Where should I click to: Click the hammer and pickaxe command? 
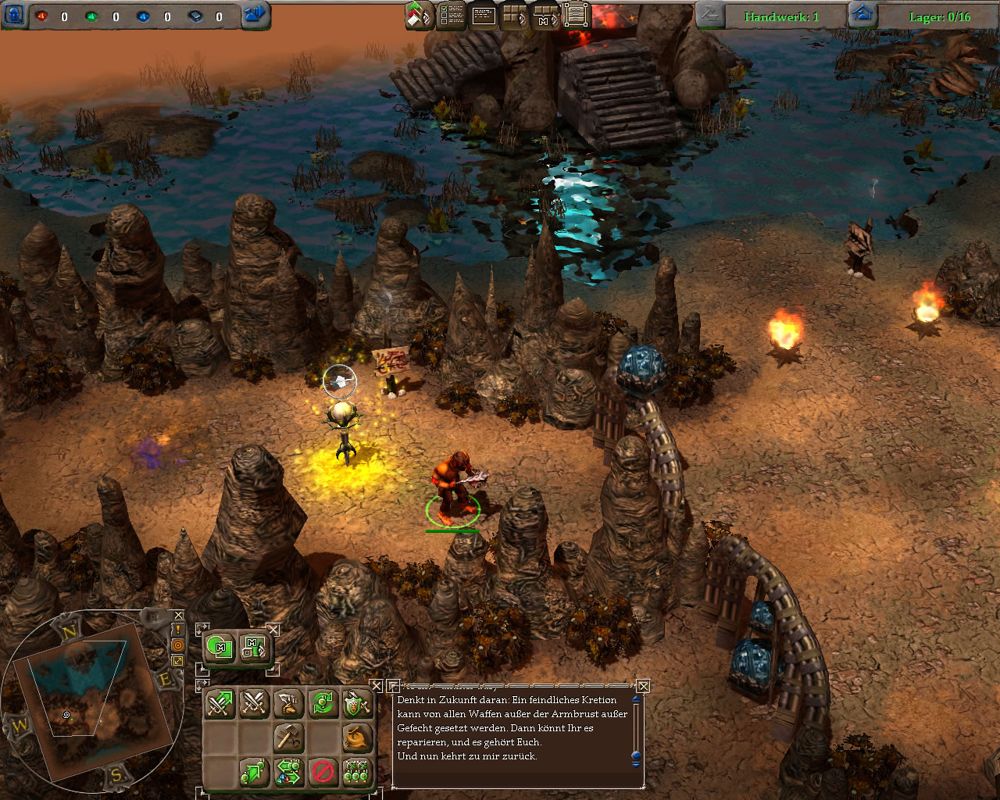[x=289, y=738]
